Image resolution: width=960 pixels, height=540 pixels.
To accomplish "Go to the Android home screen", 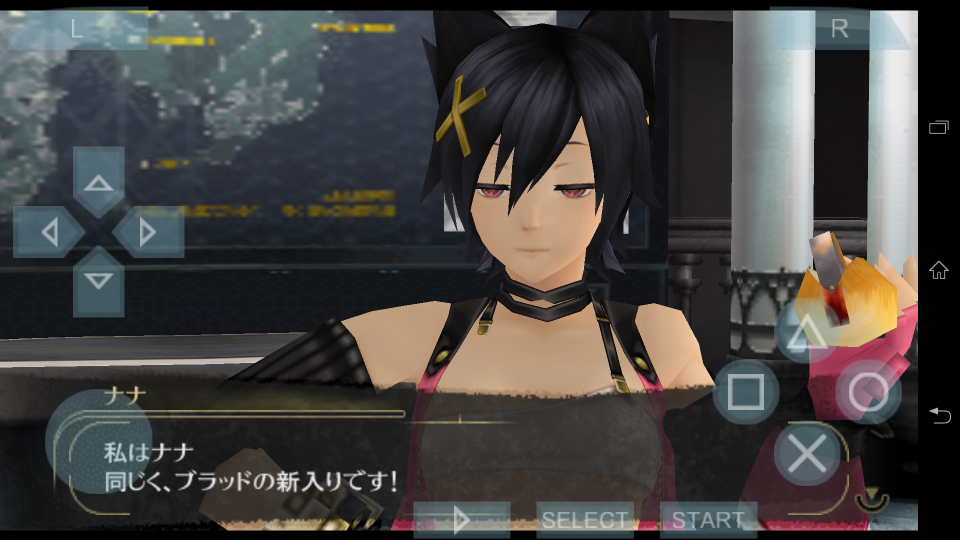I will [x=939, y=270].
